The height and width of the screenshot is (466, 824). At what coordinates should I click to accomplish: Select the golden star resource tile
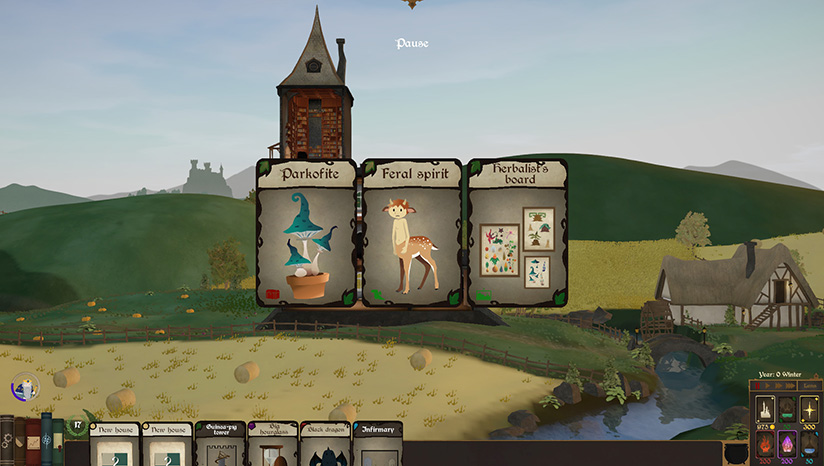tap(809, 410)
